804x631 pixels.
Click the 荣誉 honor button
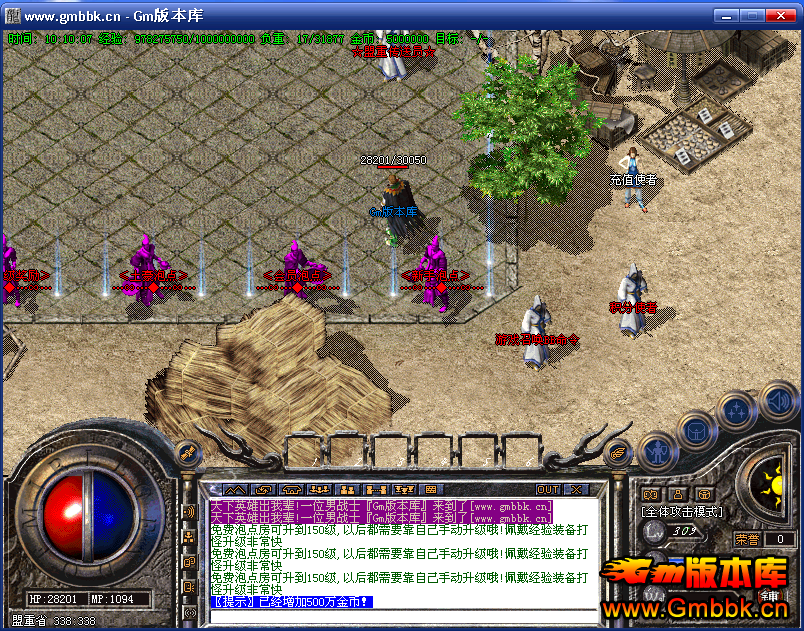point(749,539)
